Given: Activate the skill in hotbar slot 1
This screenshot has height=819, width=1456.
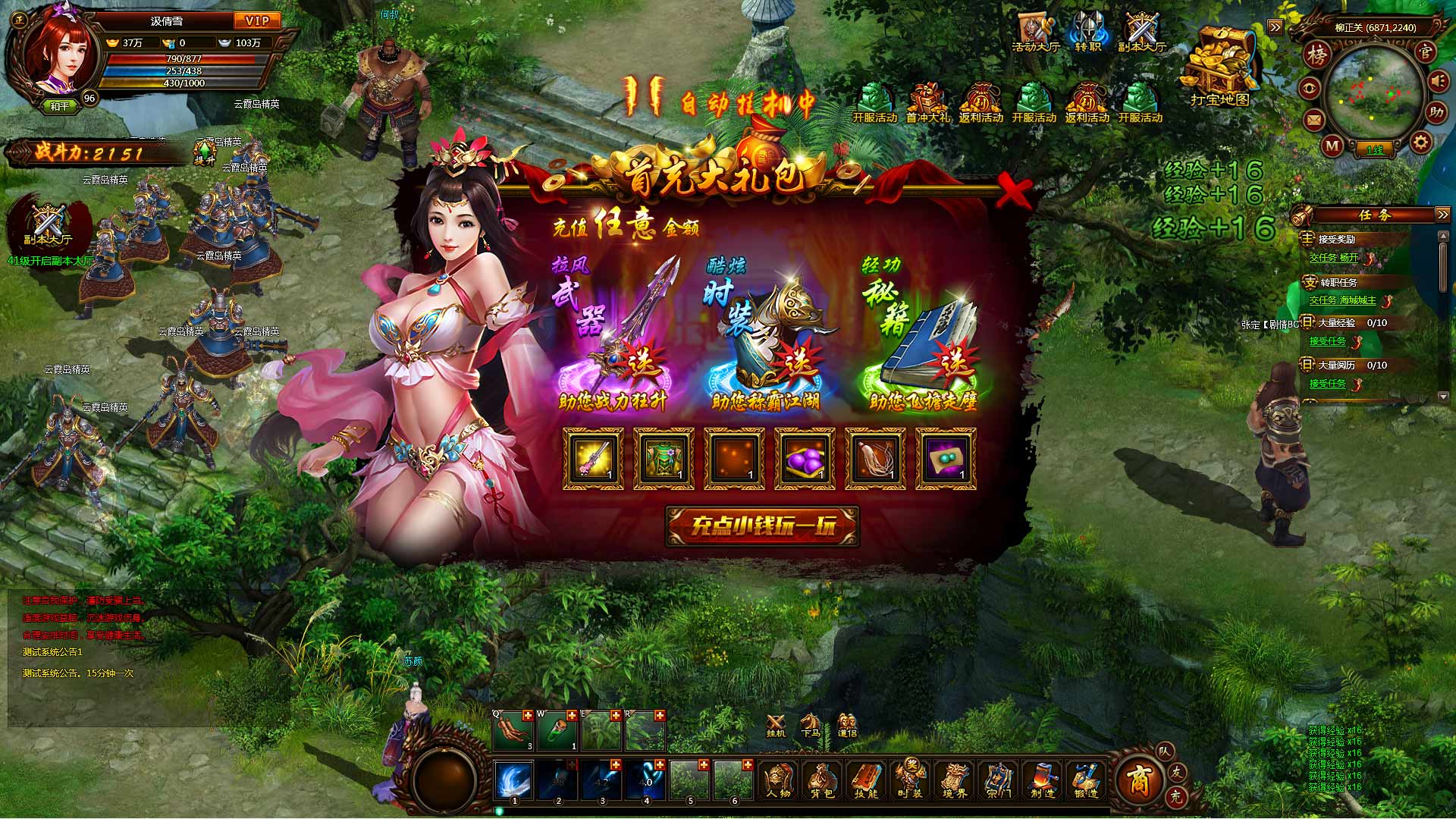Looking at the screenshot, I should pyautogui.click(x=514, y=780).
